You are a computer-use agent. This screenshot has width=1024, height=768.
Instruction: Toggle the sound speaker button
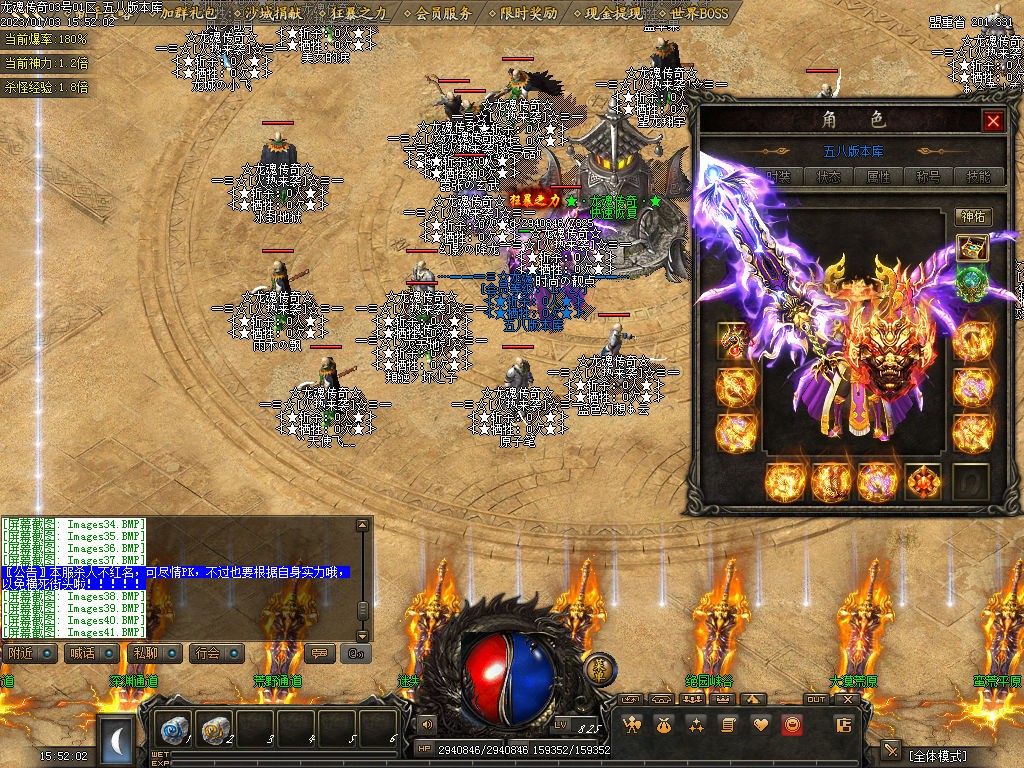click(x=428, y=724)
